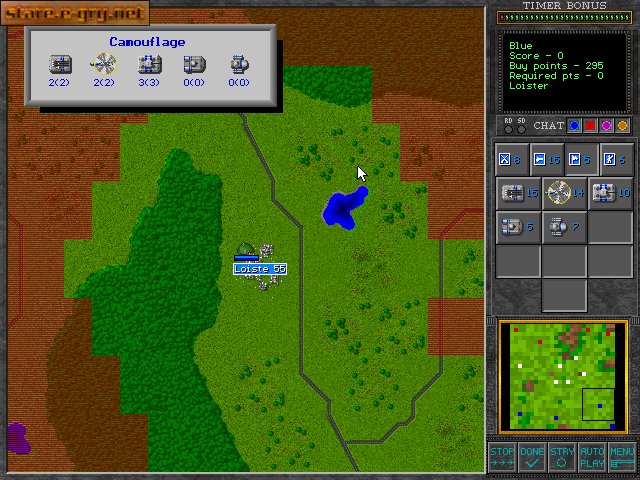Screen dimensions: 640x480
Task: Confirm turn with the DONE button
Action: pyautogui.click(x=532, y=457)
